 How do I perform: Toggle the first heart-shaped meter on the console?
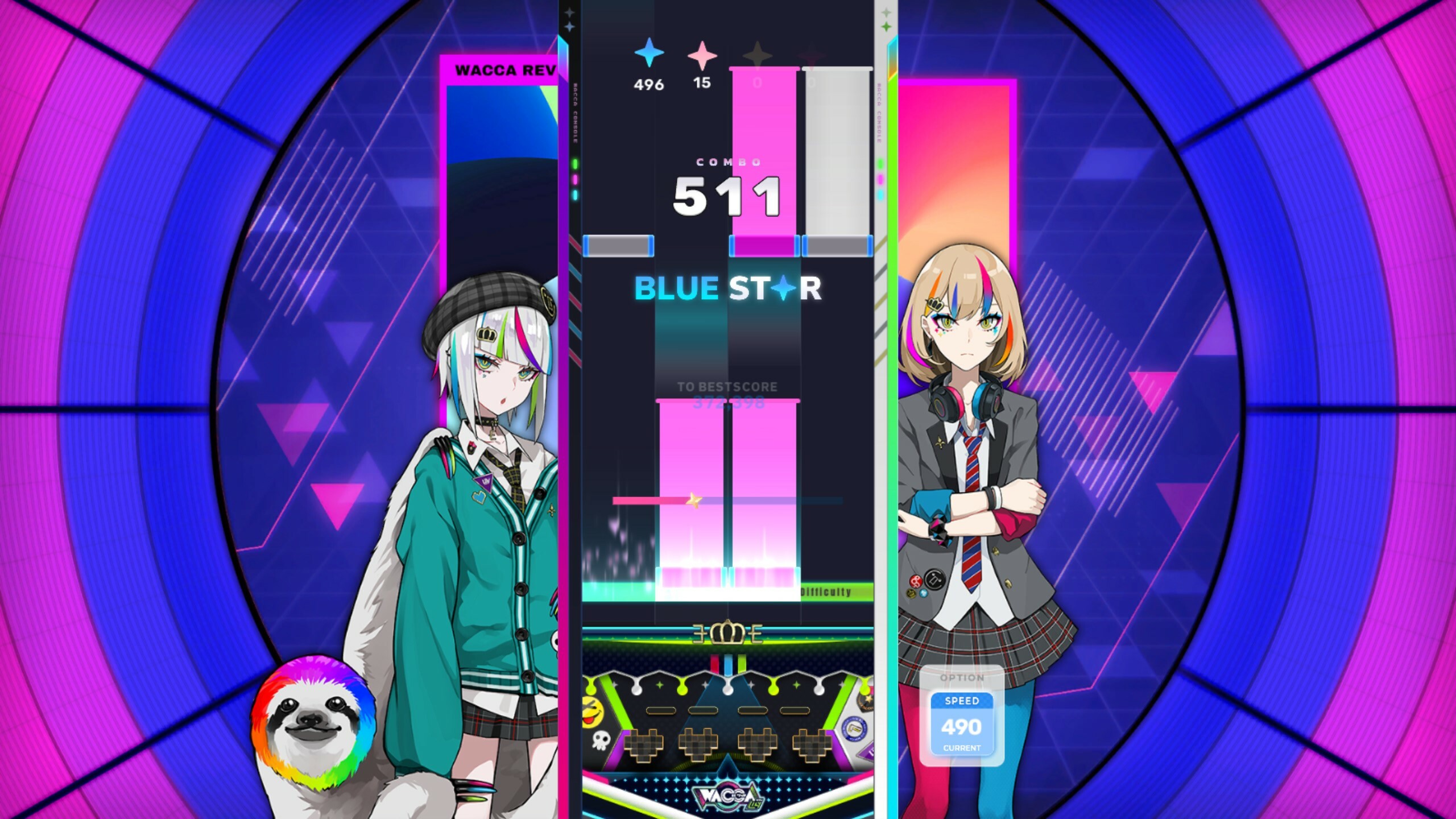click(644, 743)
